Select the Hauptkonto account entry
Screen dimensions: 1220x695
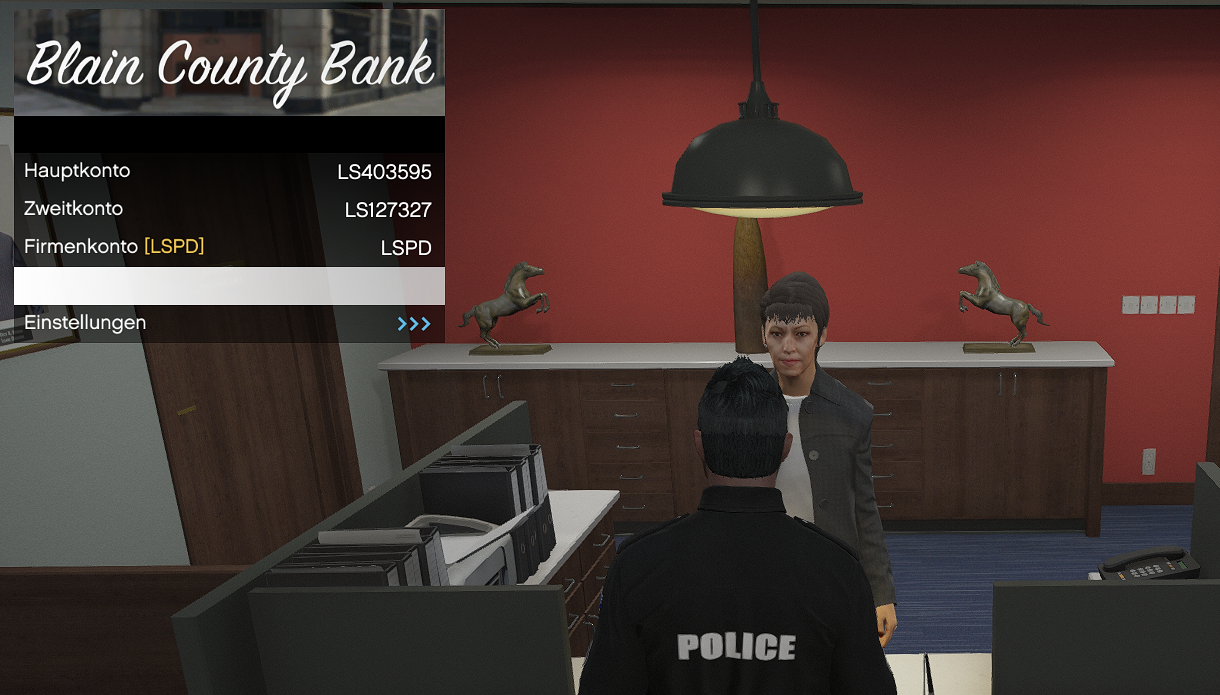coord(229,172)
